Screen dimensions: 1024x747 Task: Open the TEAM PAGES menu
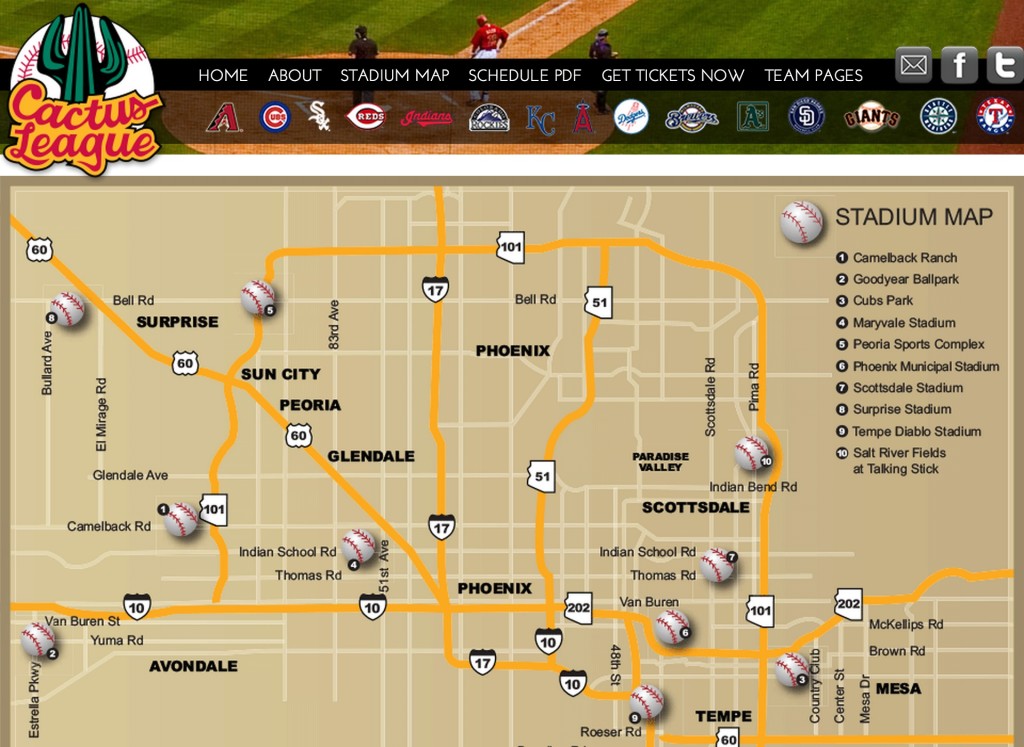813,75
